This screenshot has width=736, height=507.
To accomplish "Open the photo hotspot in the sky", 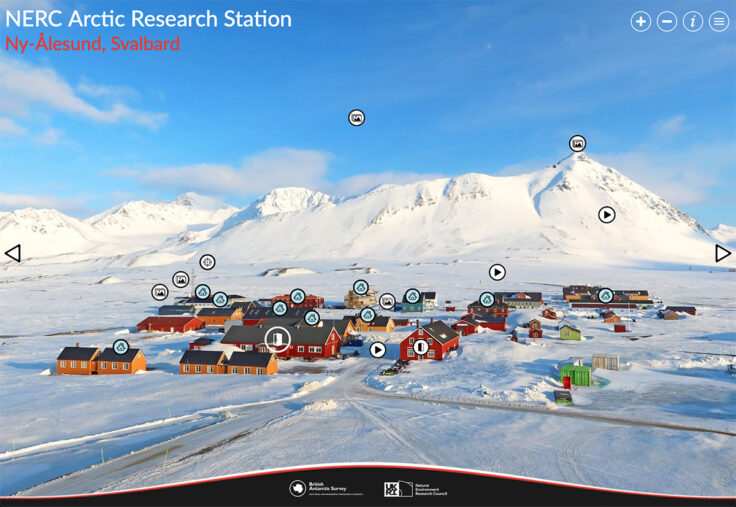I will (357, 117).
